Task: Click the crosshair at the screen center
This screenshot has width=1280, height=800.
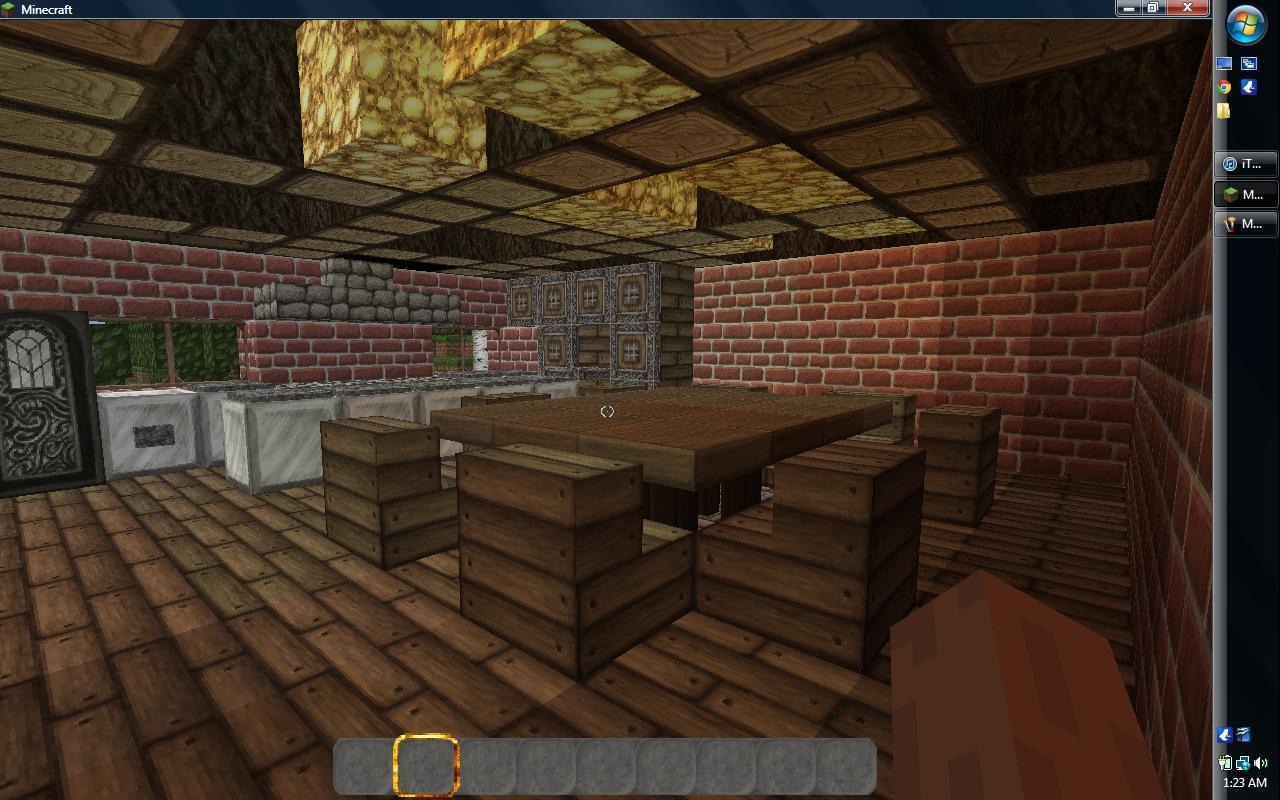Action: (606, 410)
